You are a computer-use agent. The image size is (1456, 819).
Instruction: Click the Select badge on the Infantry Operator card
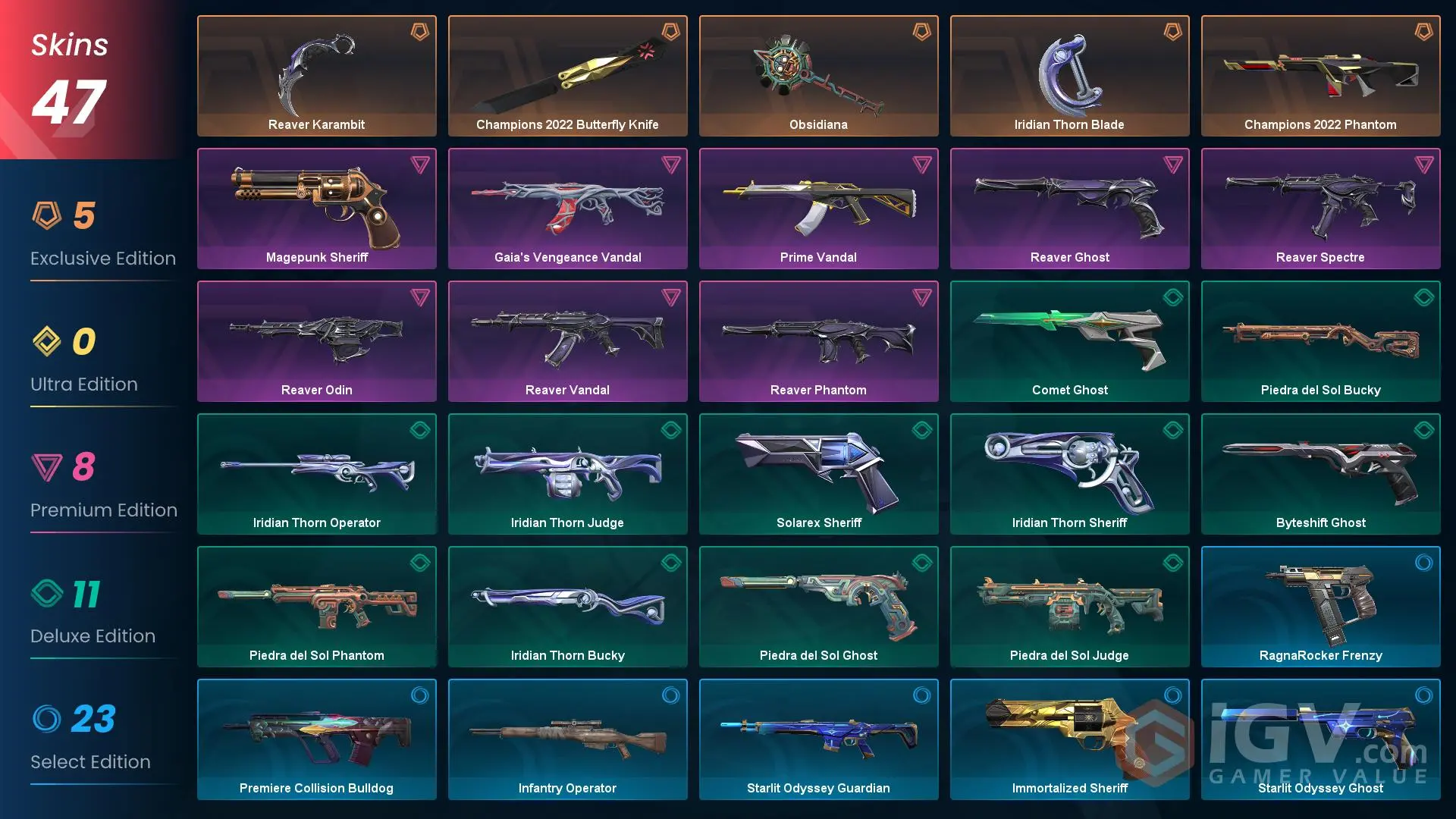[x=671, y=695]
